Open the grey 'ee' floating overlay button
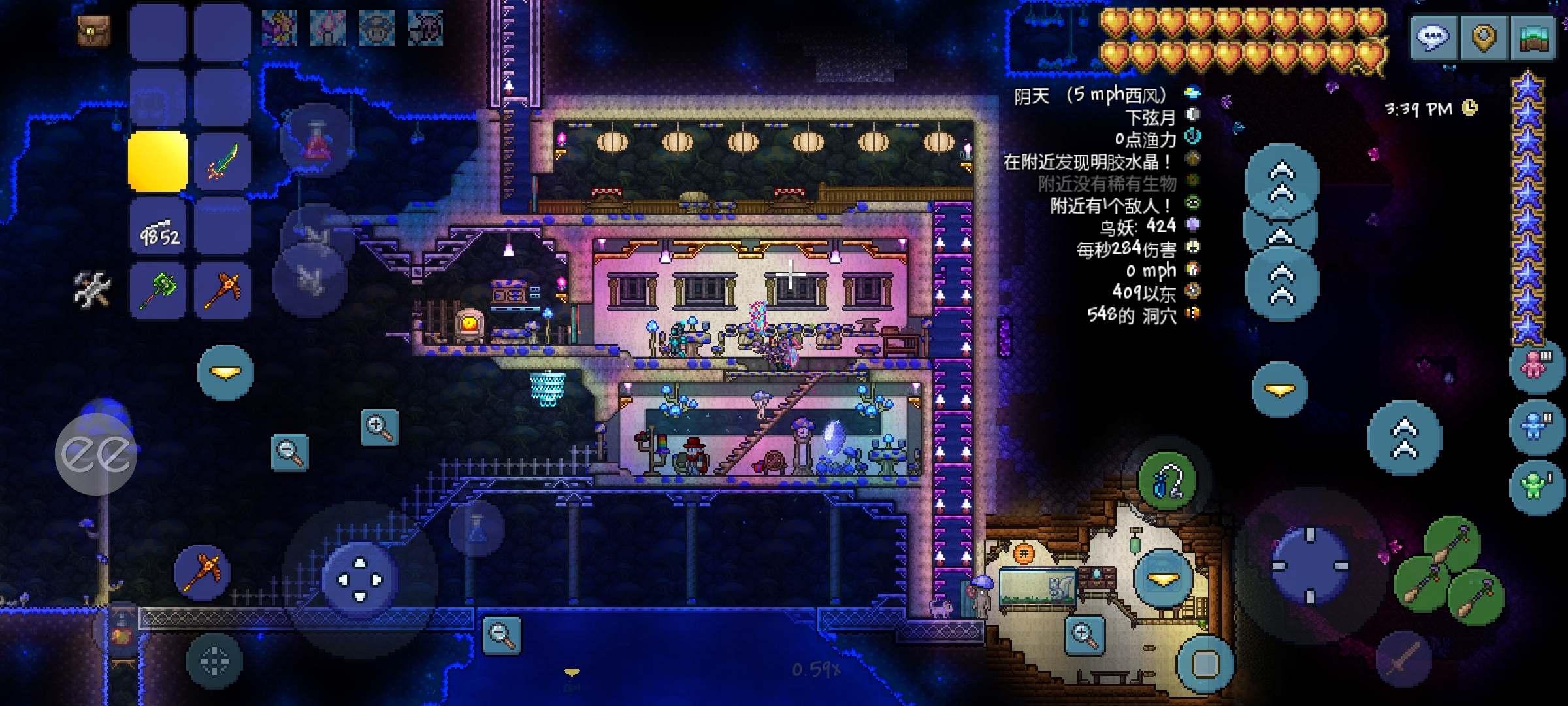 96,454
